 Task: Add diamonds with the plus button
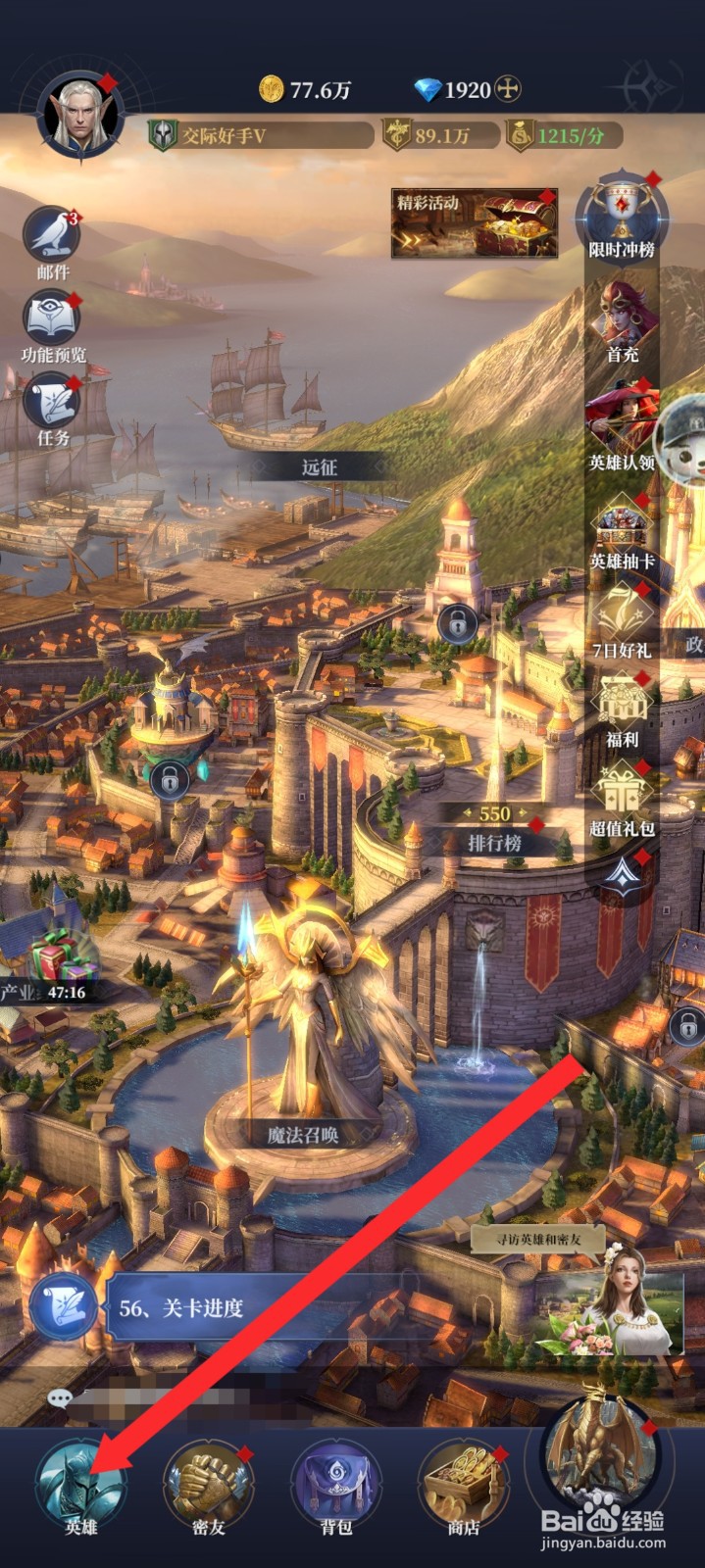(x=507, y=90)
